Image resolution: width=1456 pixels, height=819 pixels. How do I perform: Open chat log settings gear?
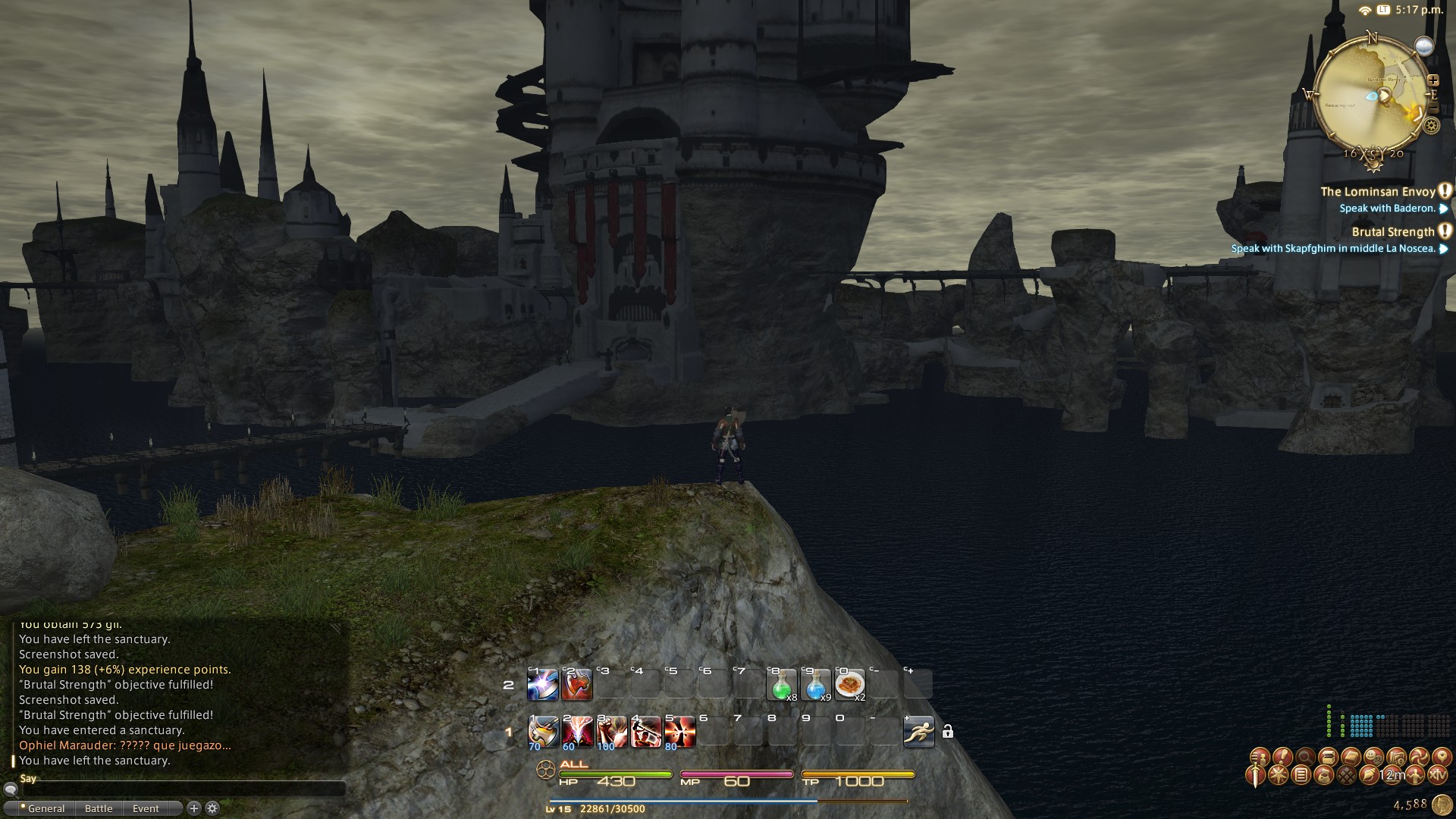click(x=213, y=808)
